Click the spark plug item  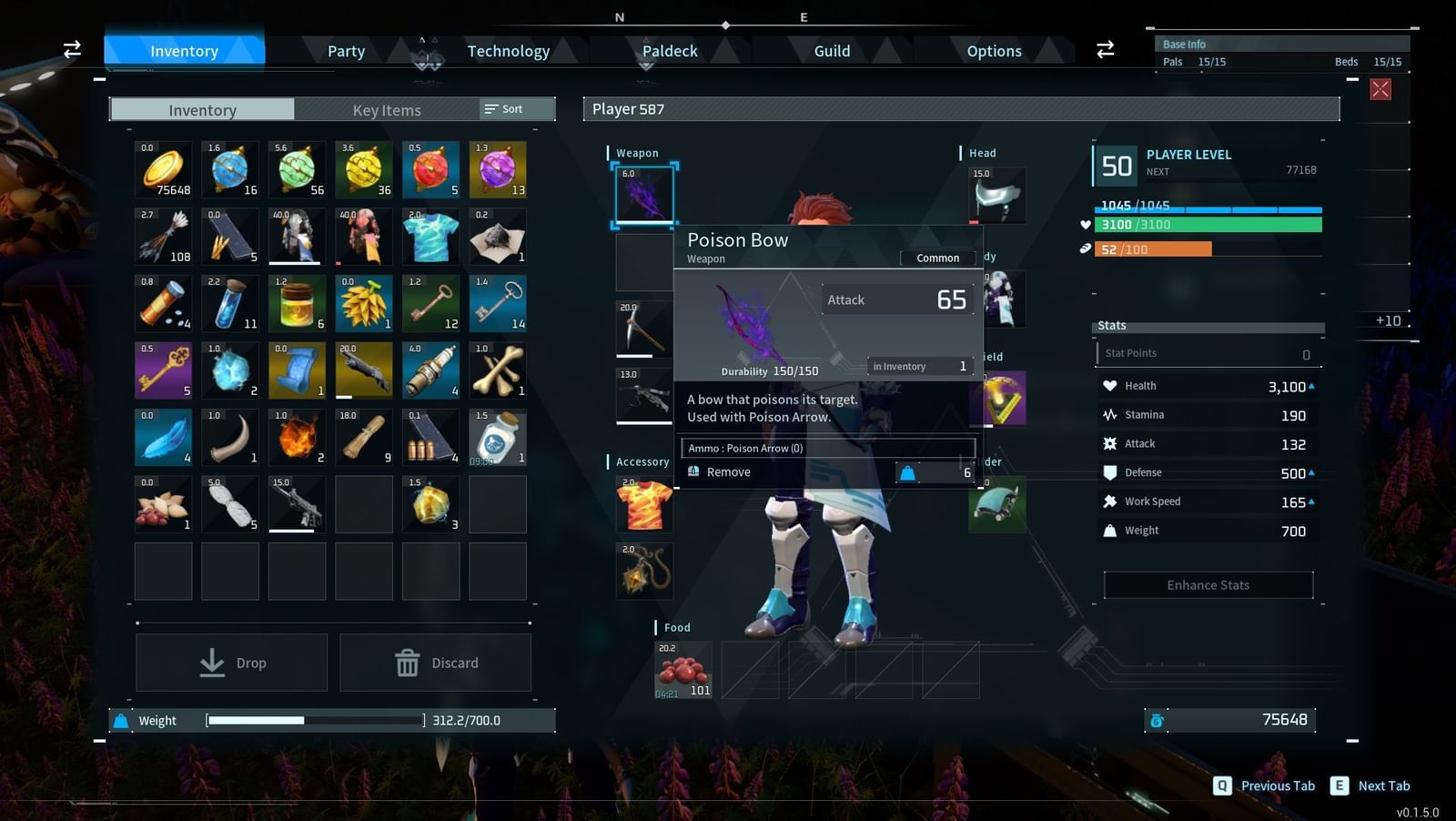pyautogui.click(x=430, y=370)
